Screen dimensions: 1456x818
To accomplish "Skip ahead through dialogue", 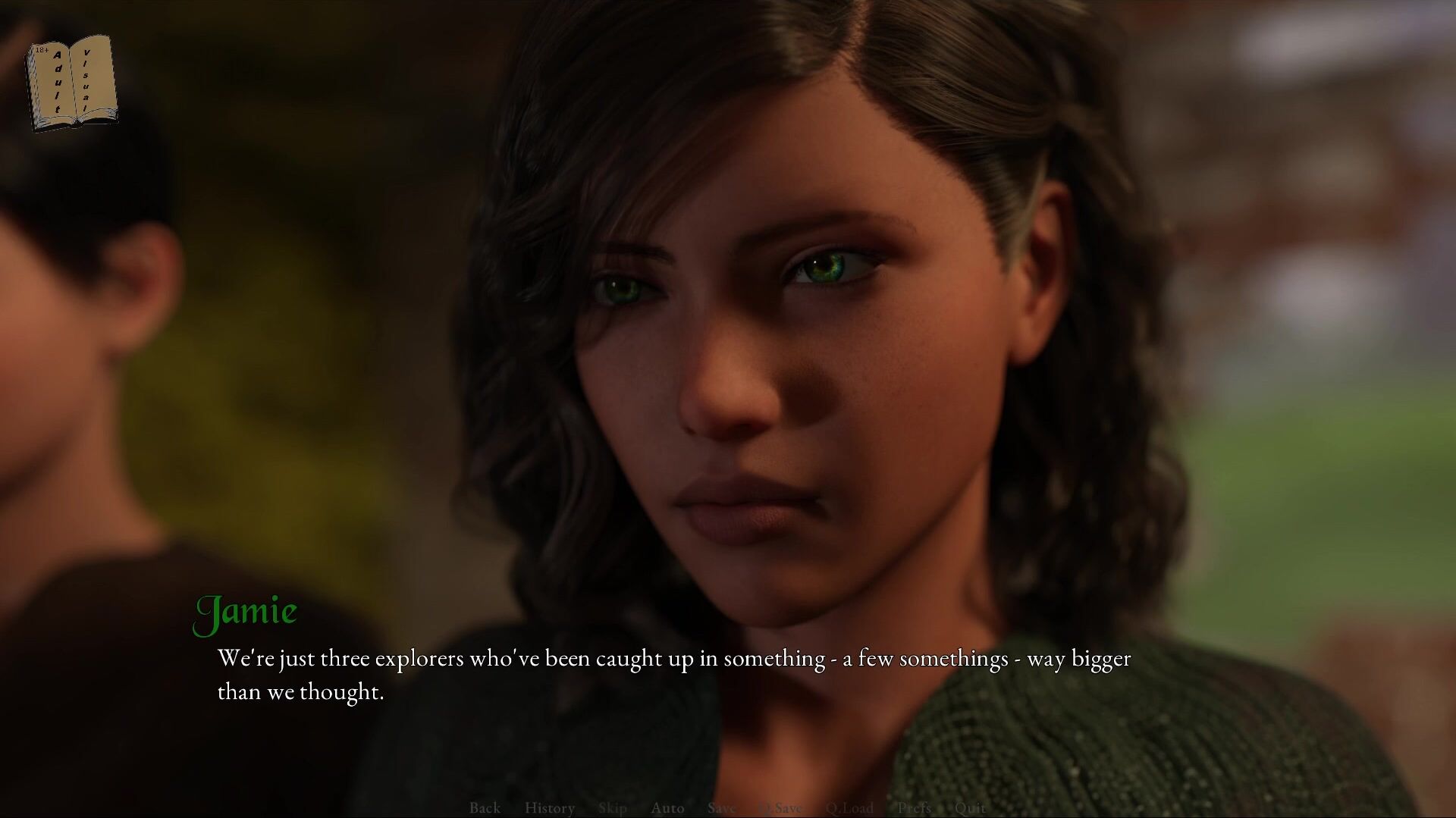I will (x=612, y=807).
